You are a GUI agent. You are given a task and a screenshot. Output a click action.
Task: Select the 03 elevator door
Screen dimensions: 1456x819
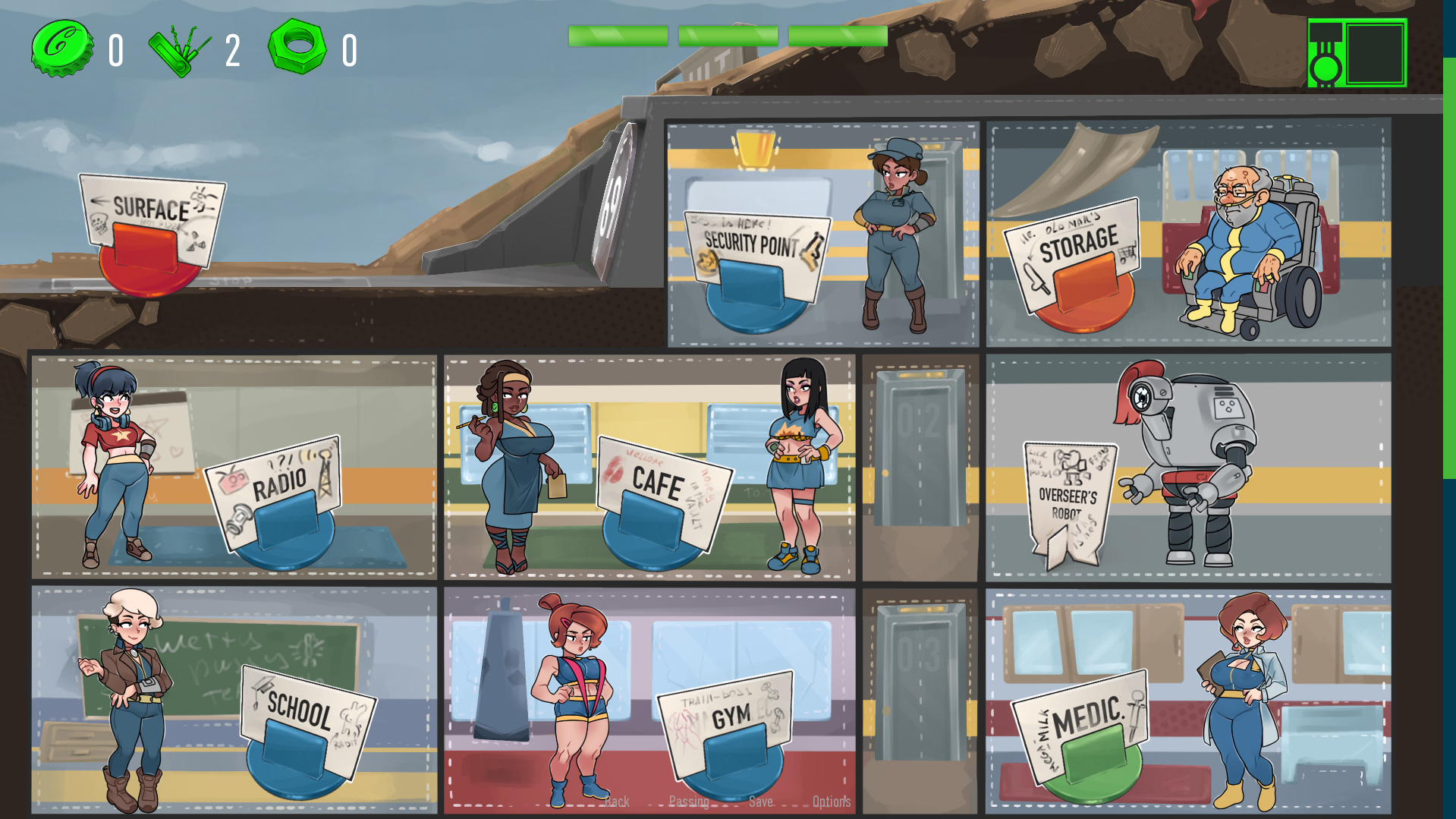[x=920, y=683]
